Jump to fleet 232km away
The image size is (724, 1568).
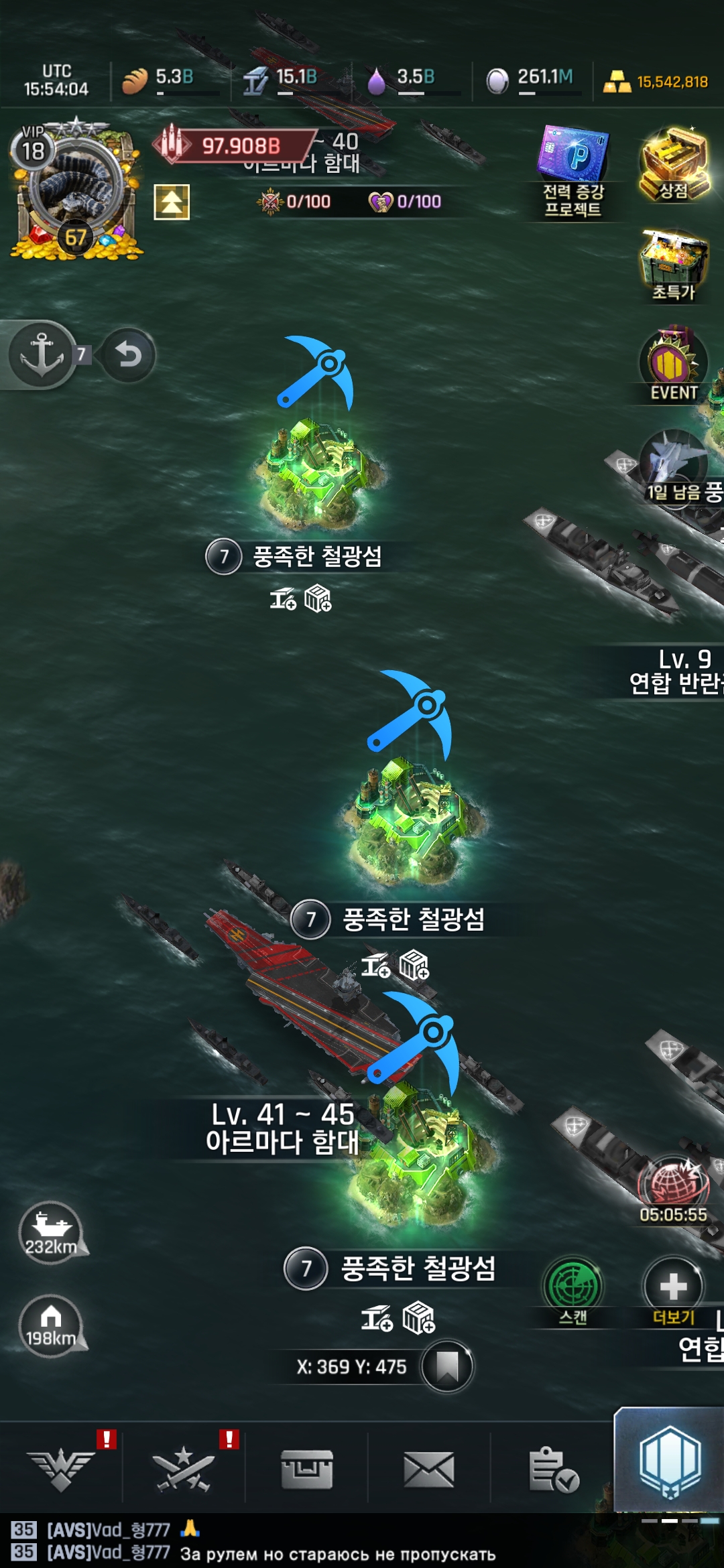[x=51, y=1233]
